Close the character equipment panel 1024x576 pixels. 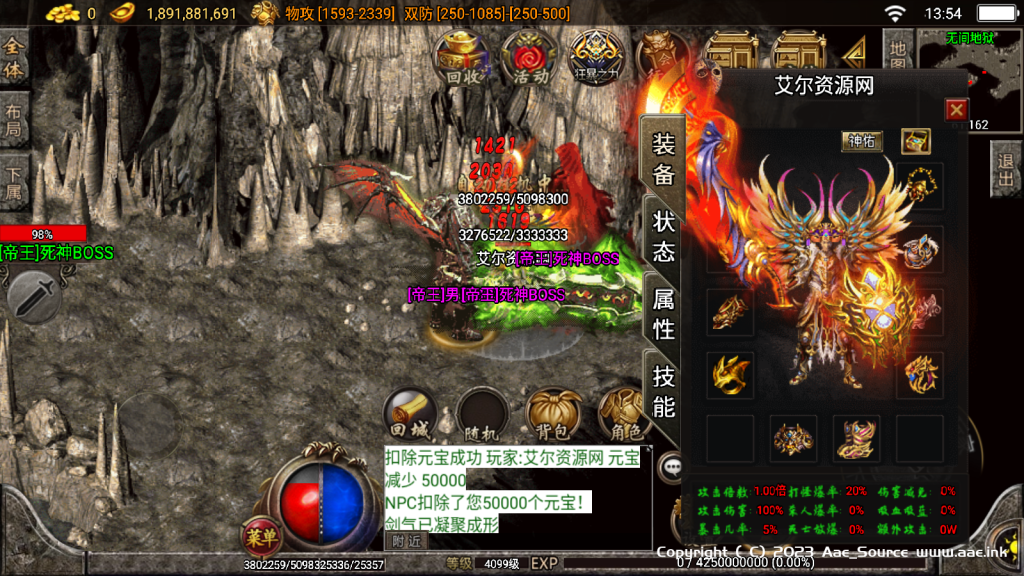956,110
